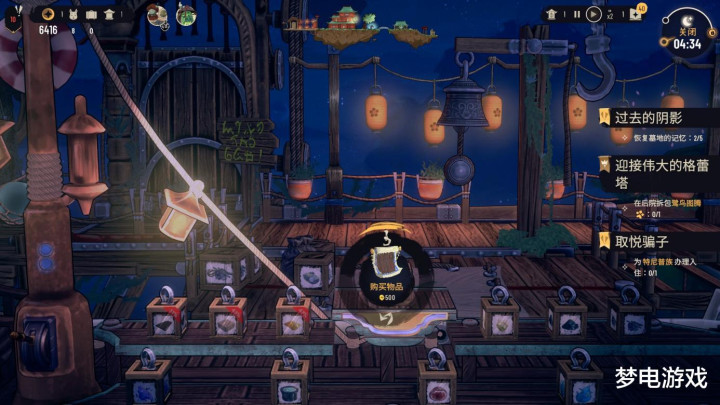Select the first round guest portrait
Viewport: 720px width, 405px height.
click(158, 15)
